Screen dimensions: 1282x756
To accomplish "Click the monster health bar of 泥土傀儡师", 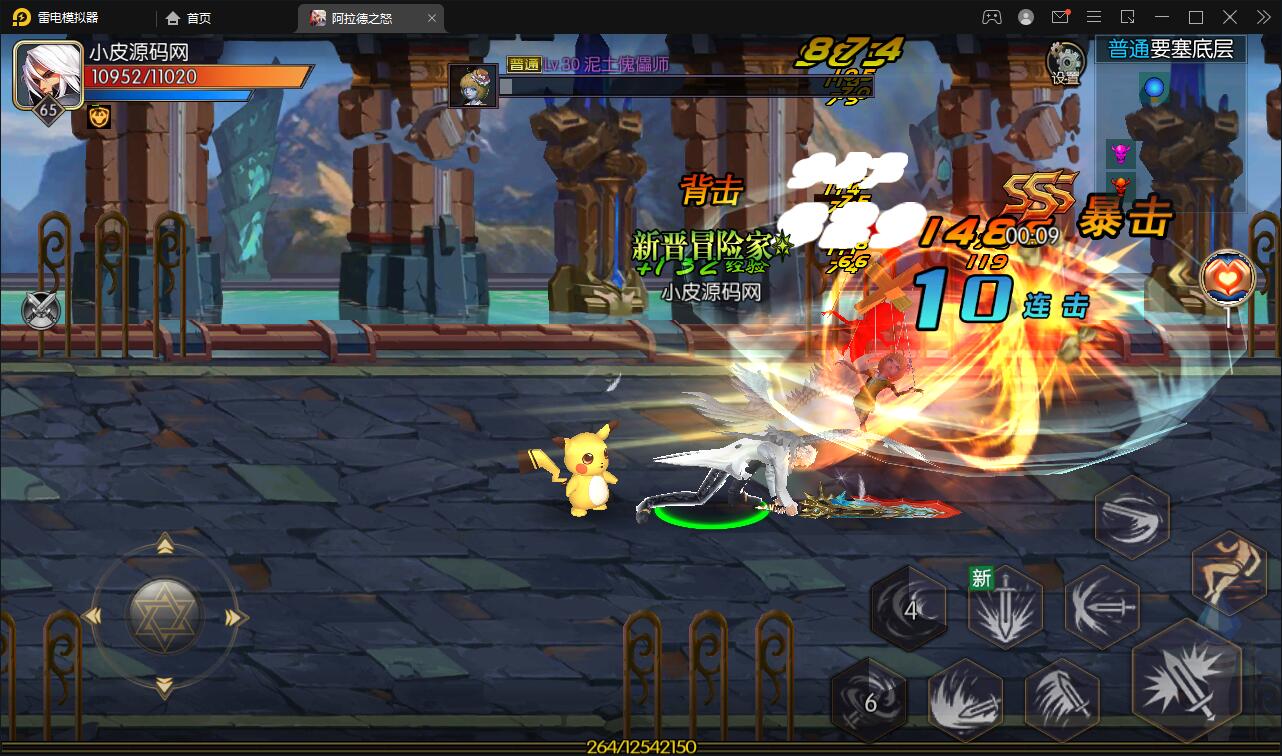I will (x=688, y=85).
